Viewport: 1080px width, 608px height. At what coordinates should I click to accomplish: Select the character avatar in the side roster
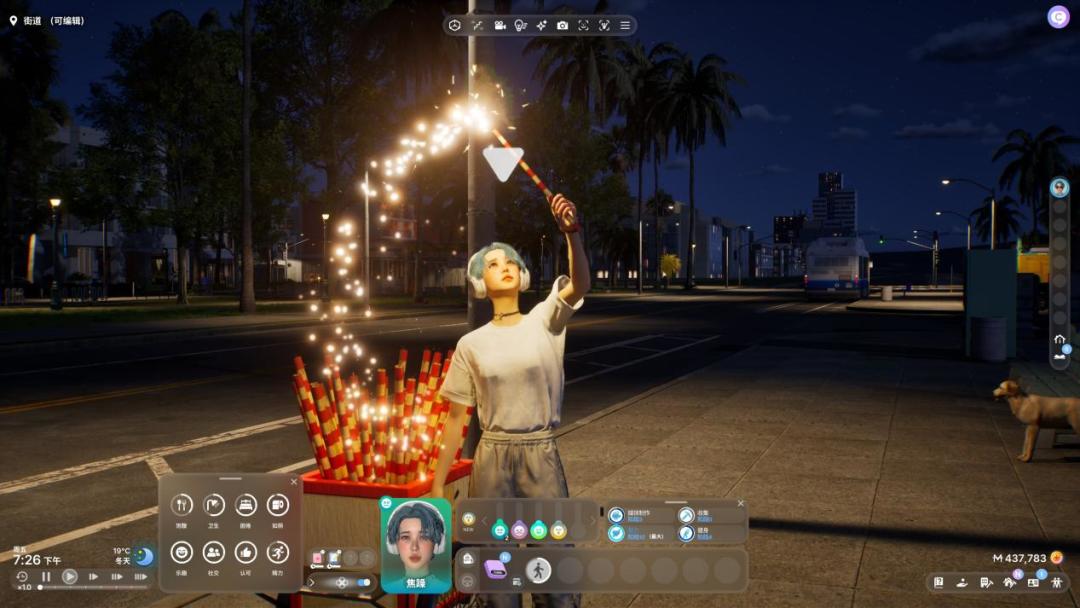[1059, 187]
